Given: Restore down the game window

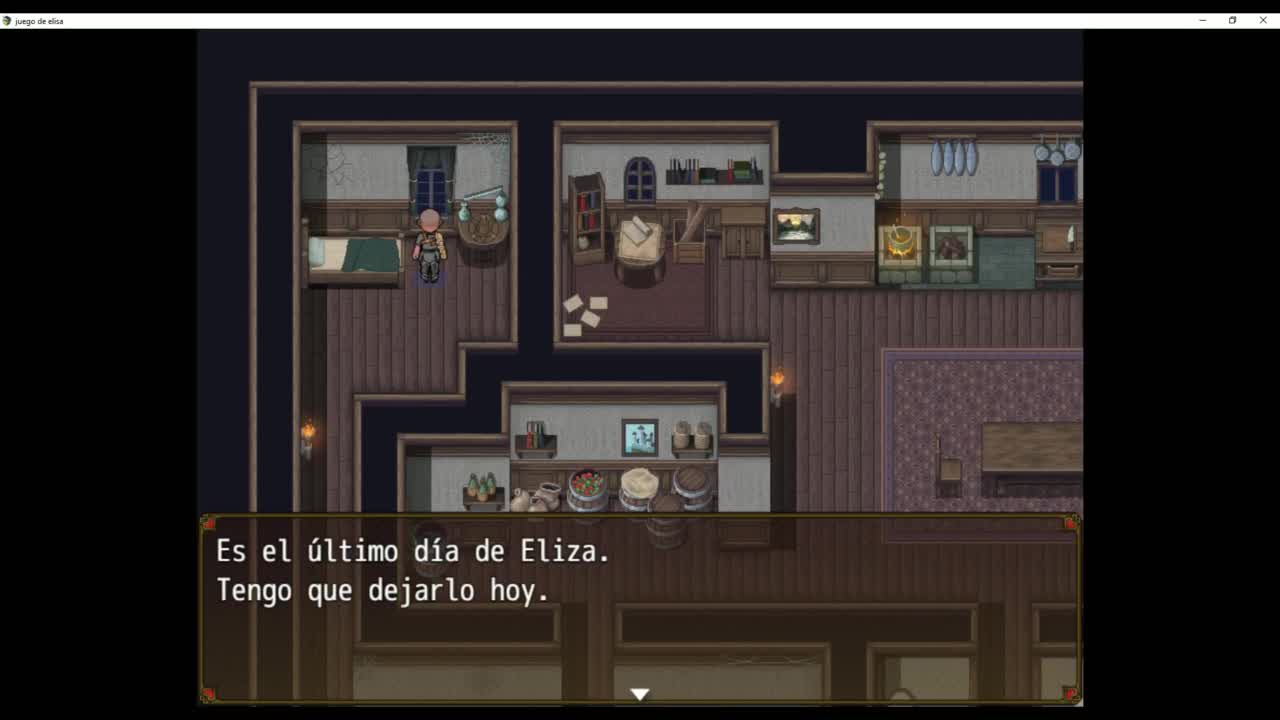Looking at the screenshot, I should click(x=1232, y=20).
